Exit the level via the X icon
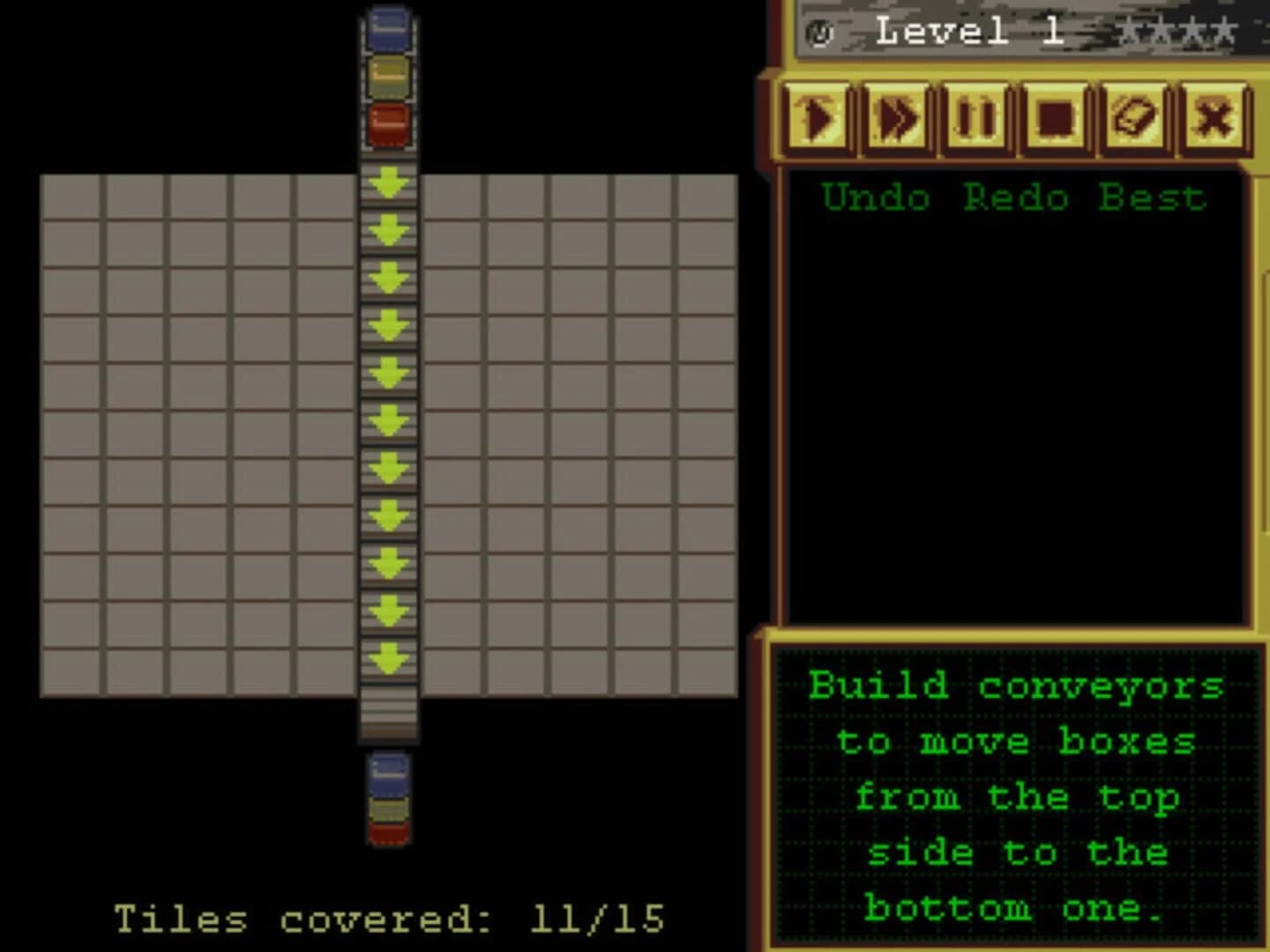Screen dimensions: 1270x952 (x=1213, y=119)
